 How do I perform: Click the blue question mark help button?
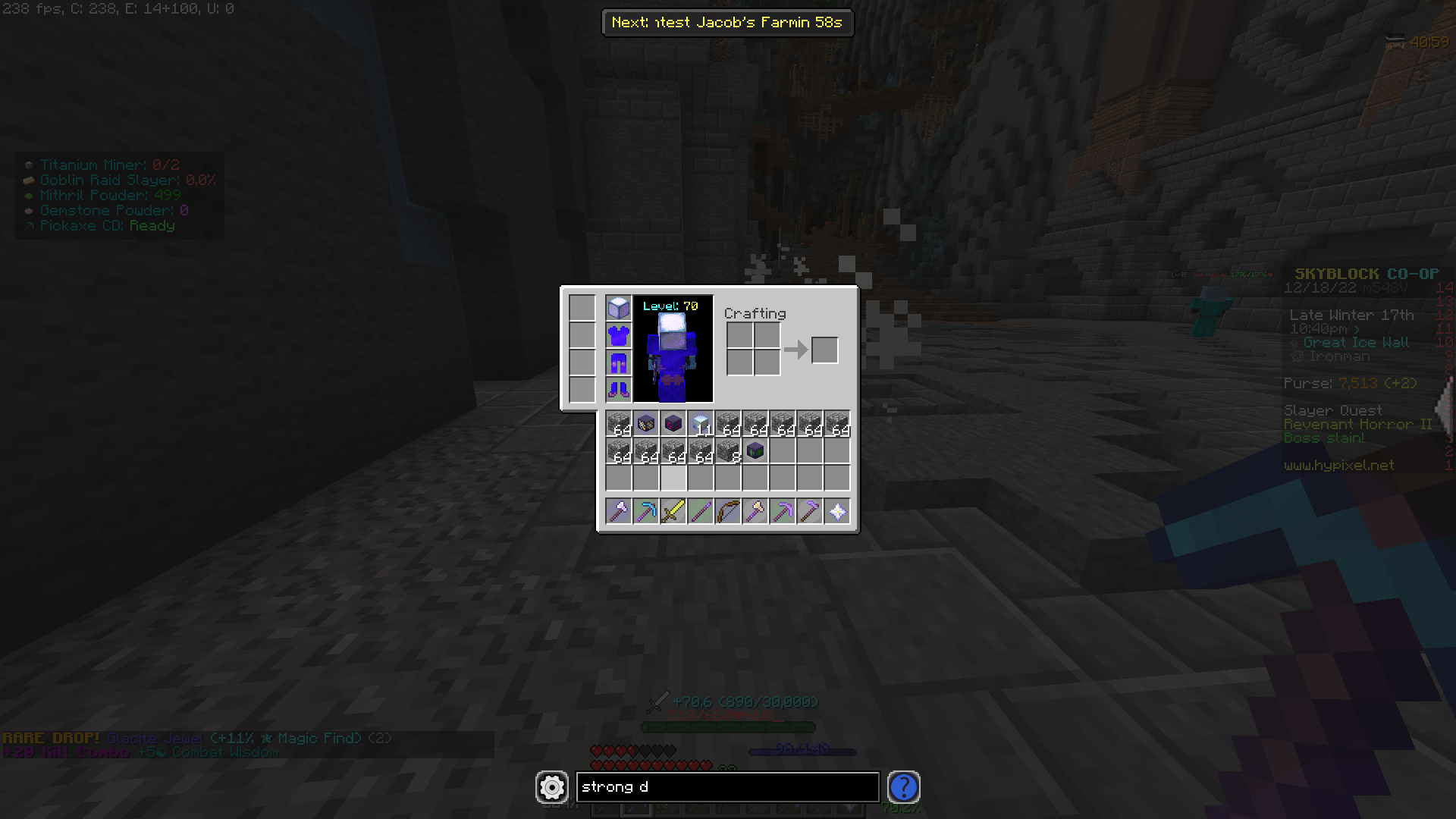903,787
